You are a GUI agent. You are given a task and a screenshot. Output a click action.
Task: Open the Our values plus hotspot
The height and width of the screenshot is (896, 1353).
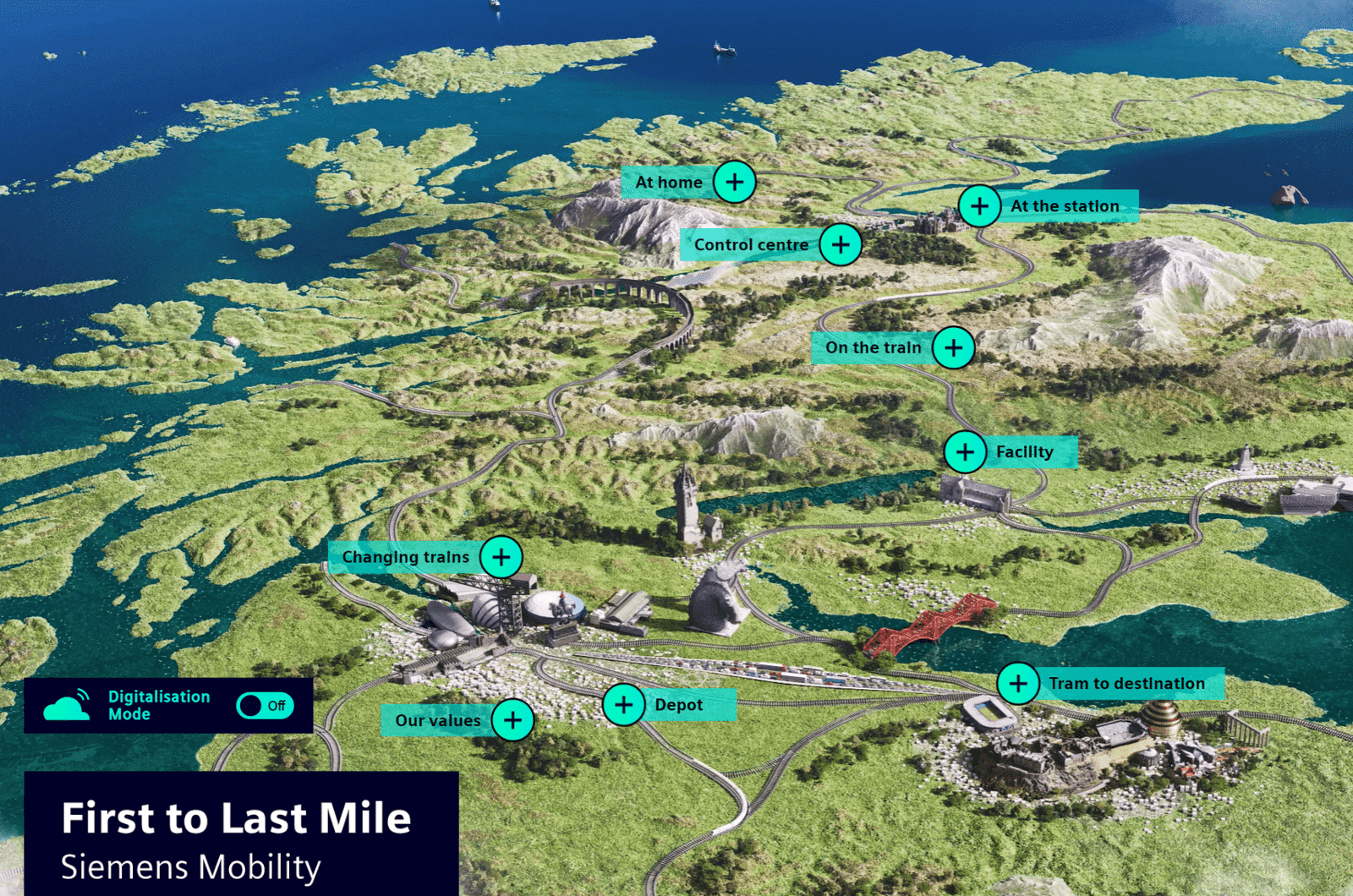click(x=512, y=720)
